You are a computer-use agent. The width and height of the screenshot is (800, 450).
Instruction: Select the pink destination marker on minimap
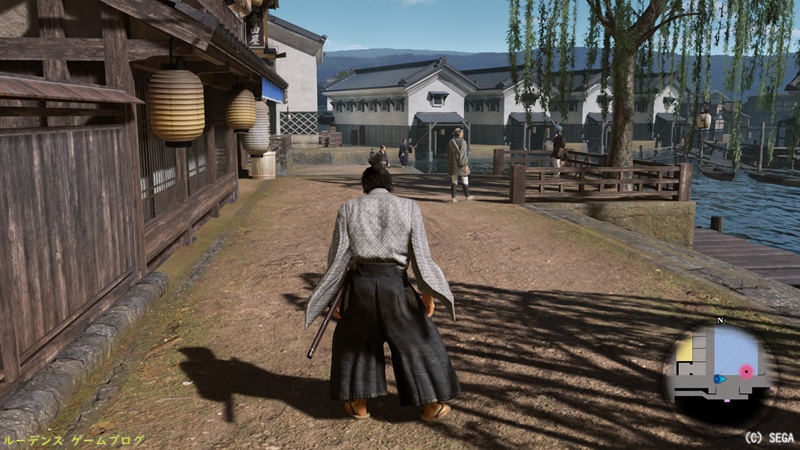pyautogui.click(x=746, y=372)
